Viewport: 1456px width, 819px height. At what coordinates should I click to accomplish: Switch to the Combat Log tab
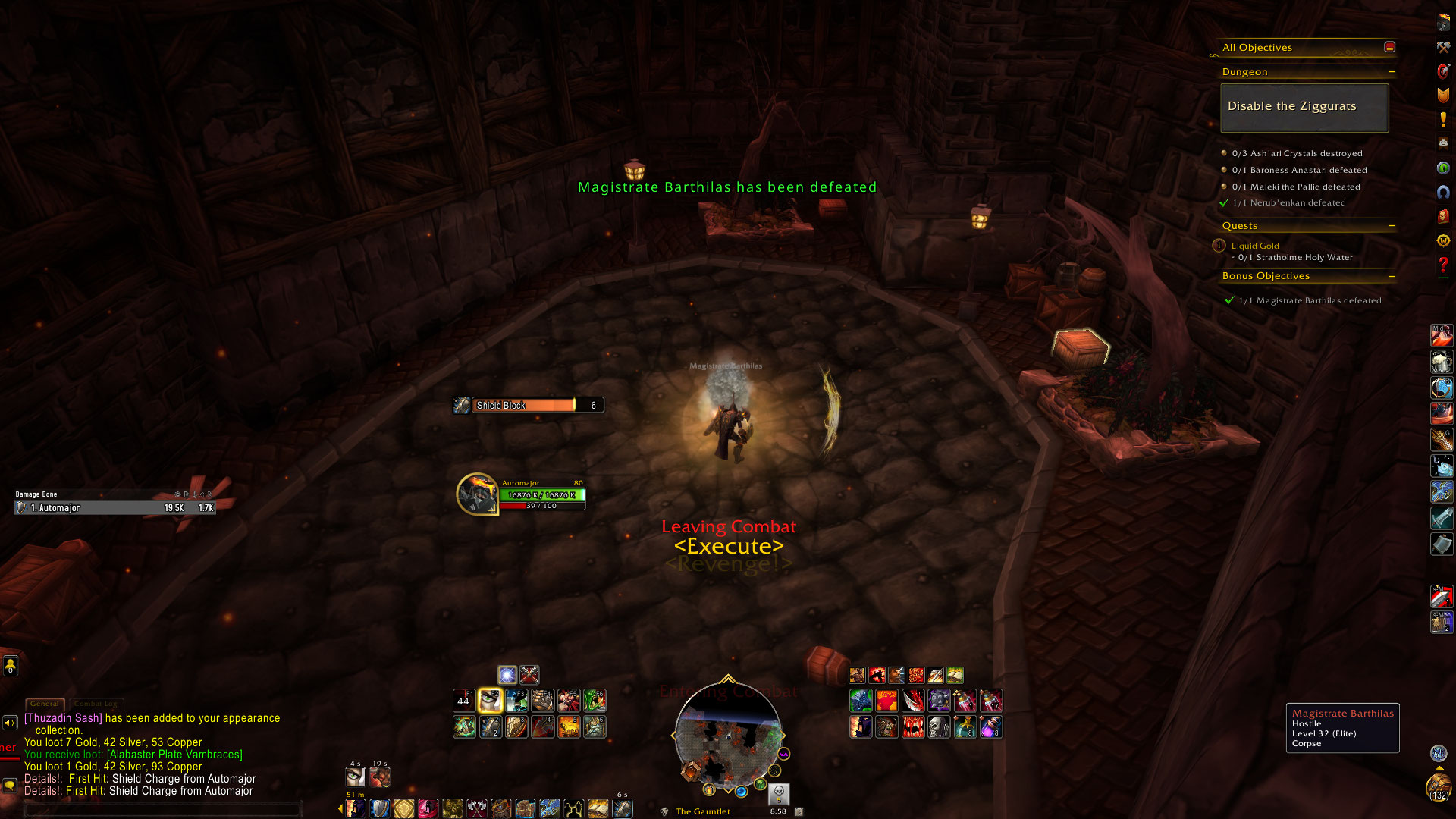96,704
